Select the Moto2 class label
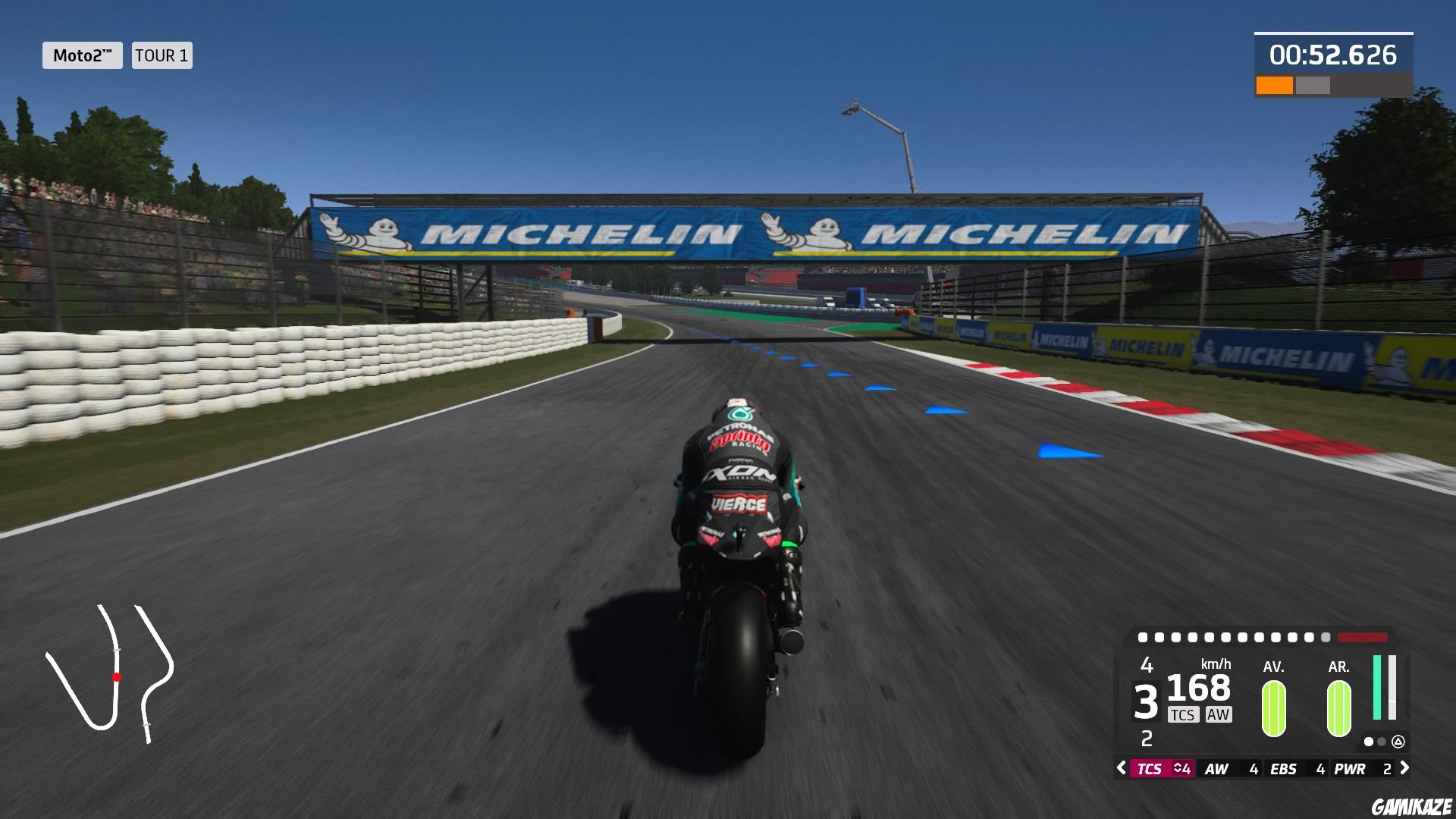This screenshot has height=819, width=1456. pos(82,55)
